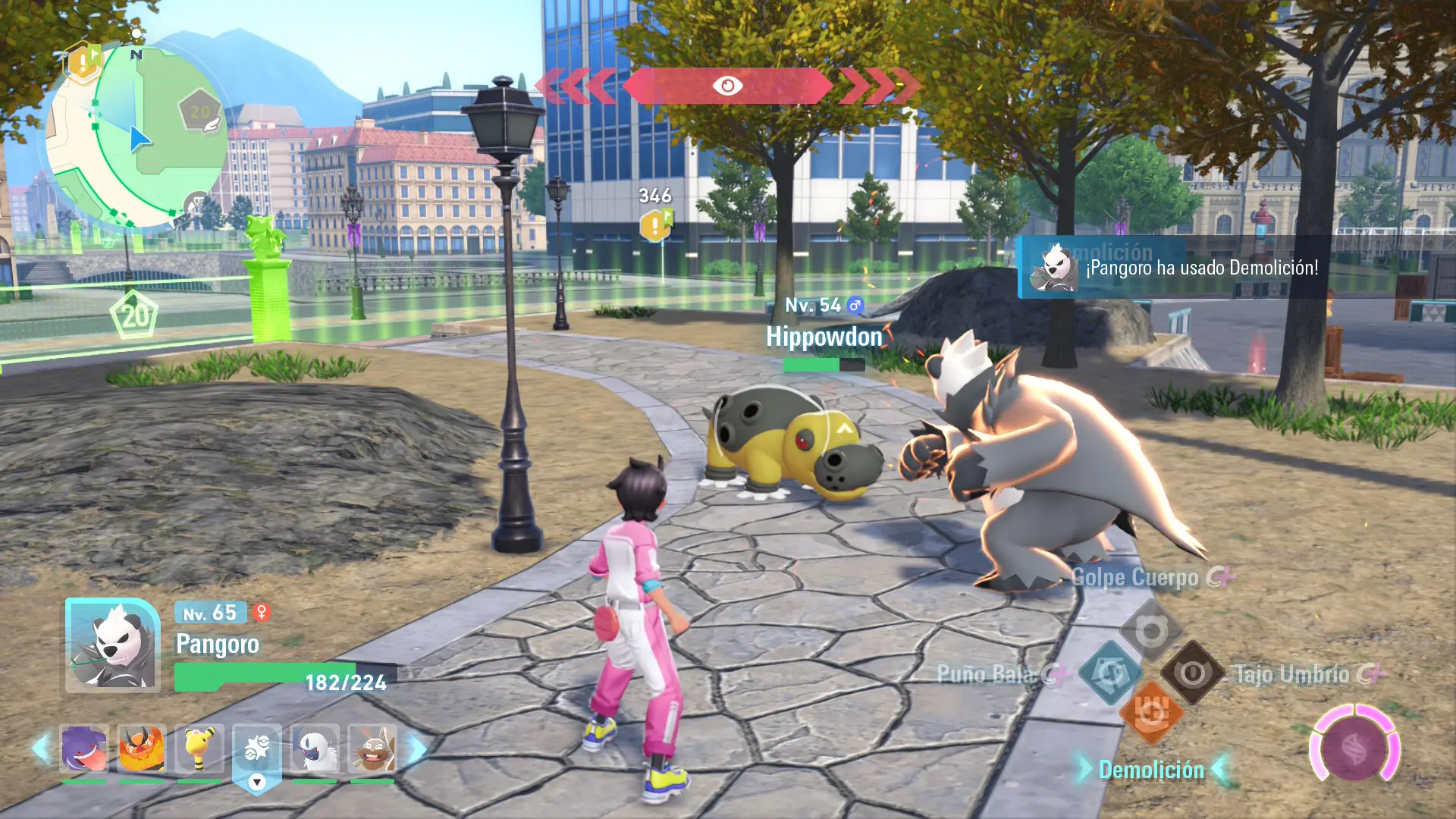Open the circular minimap

pos(136,136)
